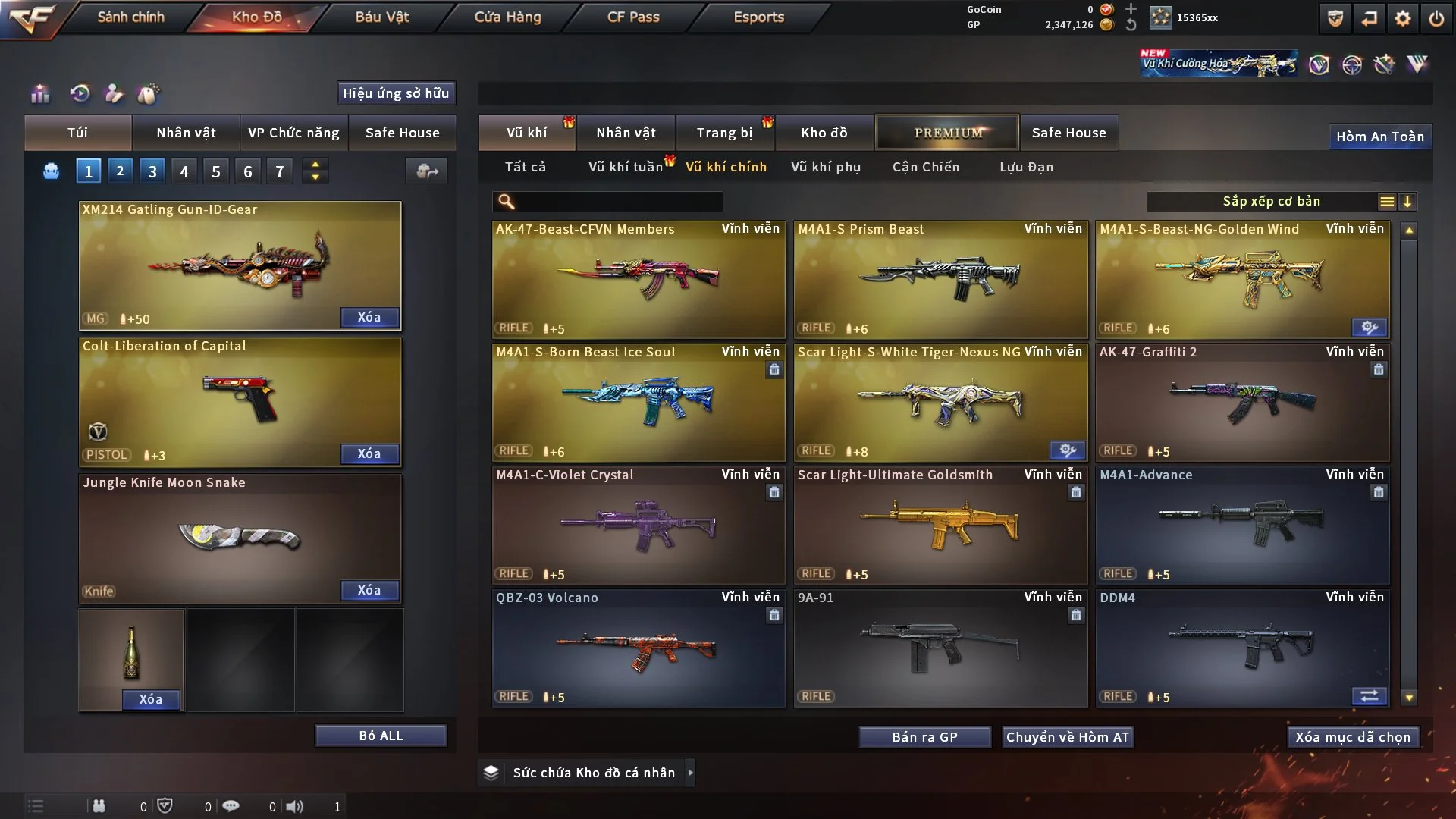Go to Sảnh chính lobby
Image resolution: width=1456 pixels, height=819 pixels.
pyautogui.click(x=130, y=17)
